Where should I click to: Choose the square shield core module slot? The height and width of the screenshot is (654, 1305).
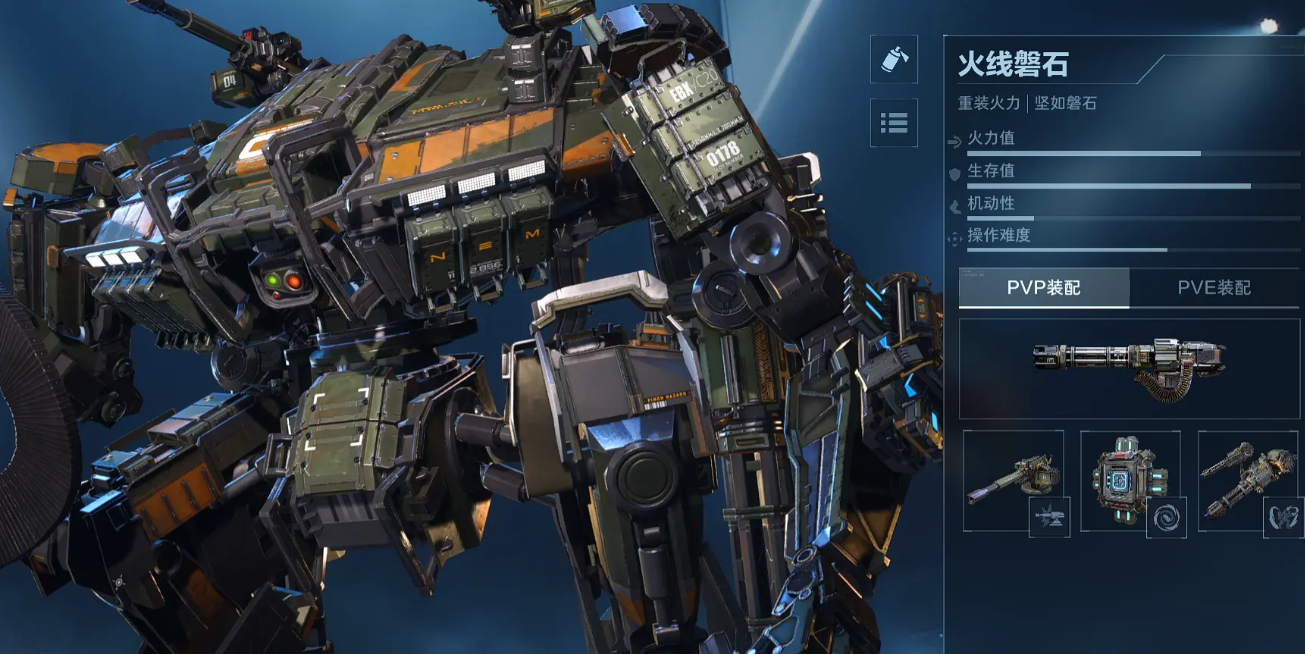(x=1130, y=480)
